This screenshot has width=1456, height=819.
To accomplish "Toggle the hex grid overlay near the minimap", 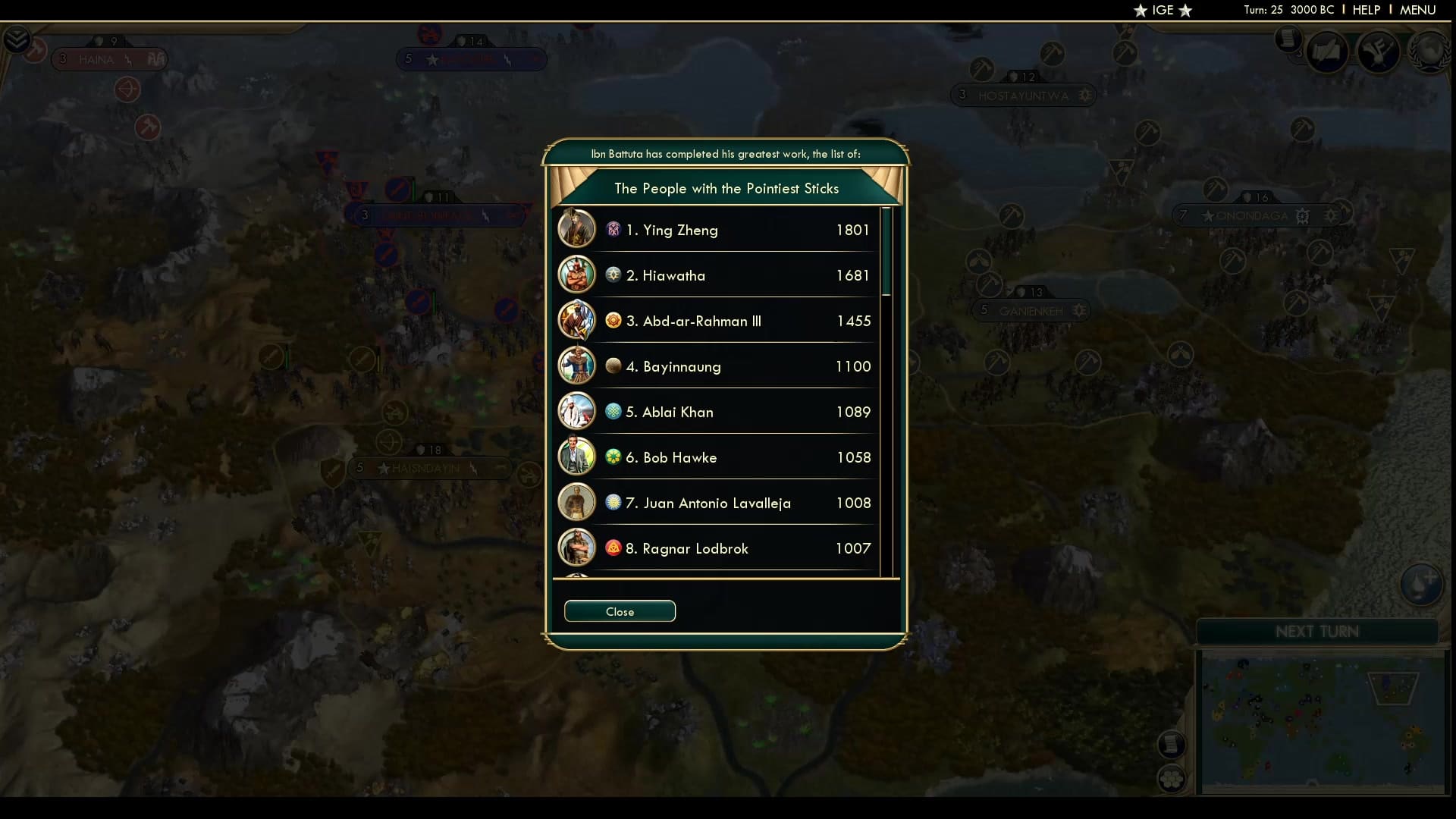I will tap(1170, 777).
